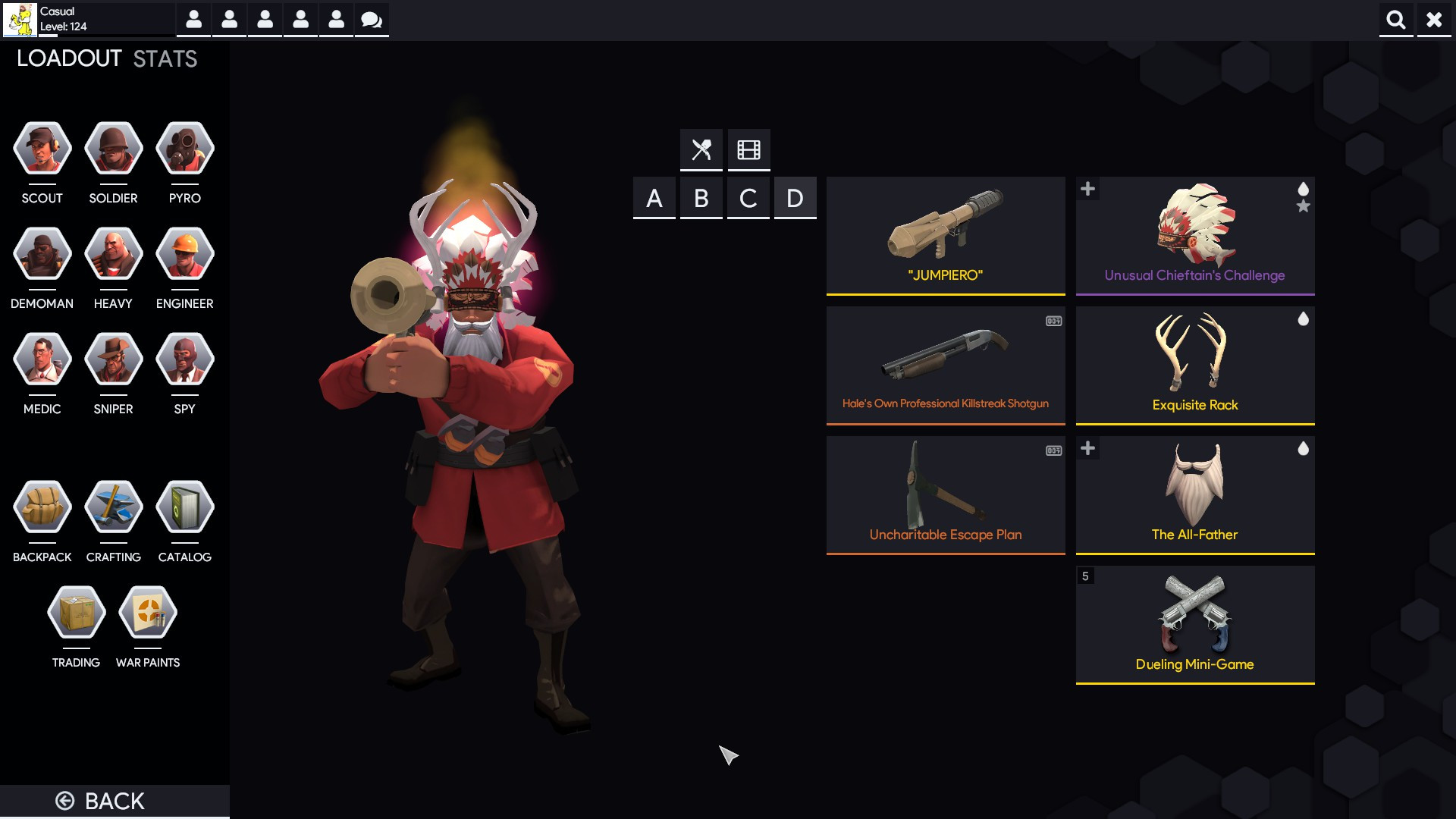
Task: Toggle paint droplet on Exquisite Rack
Action: (x=1304, y=319)
